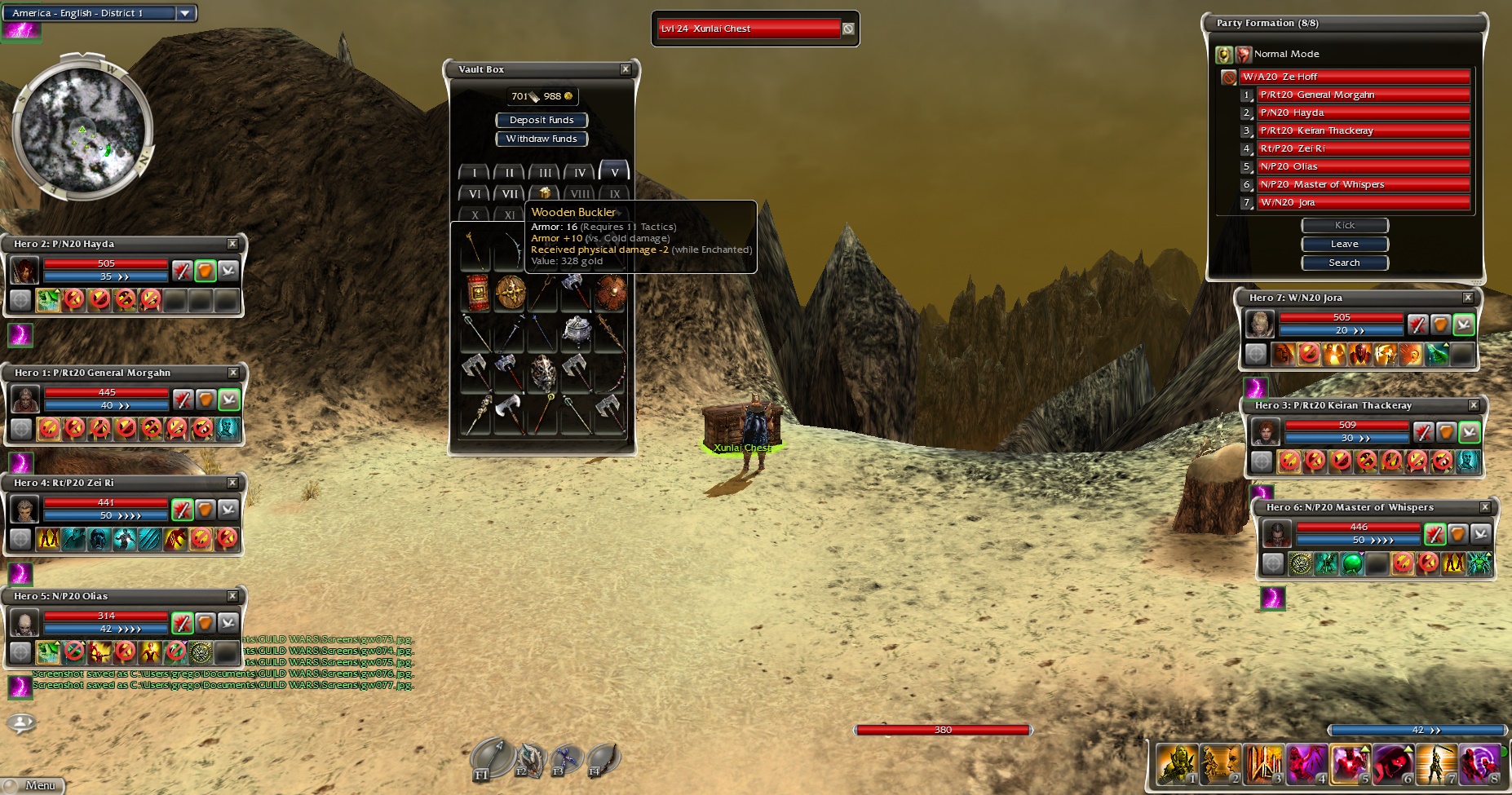Image resolution: width=1512 pixels, height=795 pixels.
Task: Open vault storage tab VII
Action: (510, 194)
